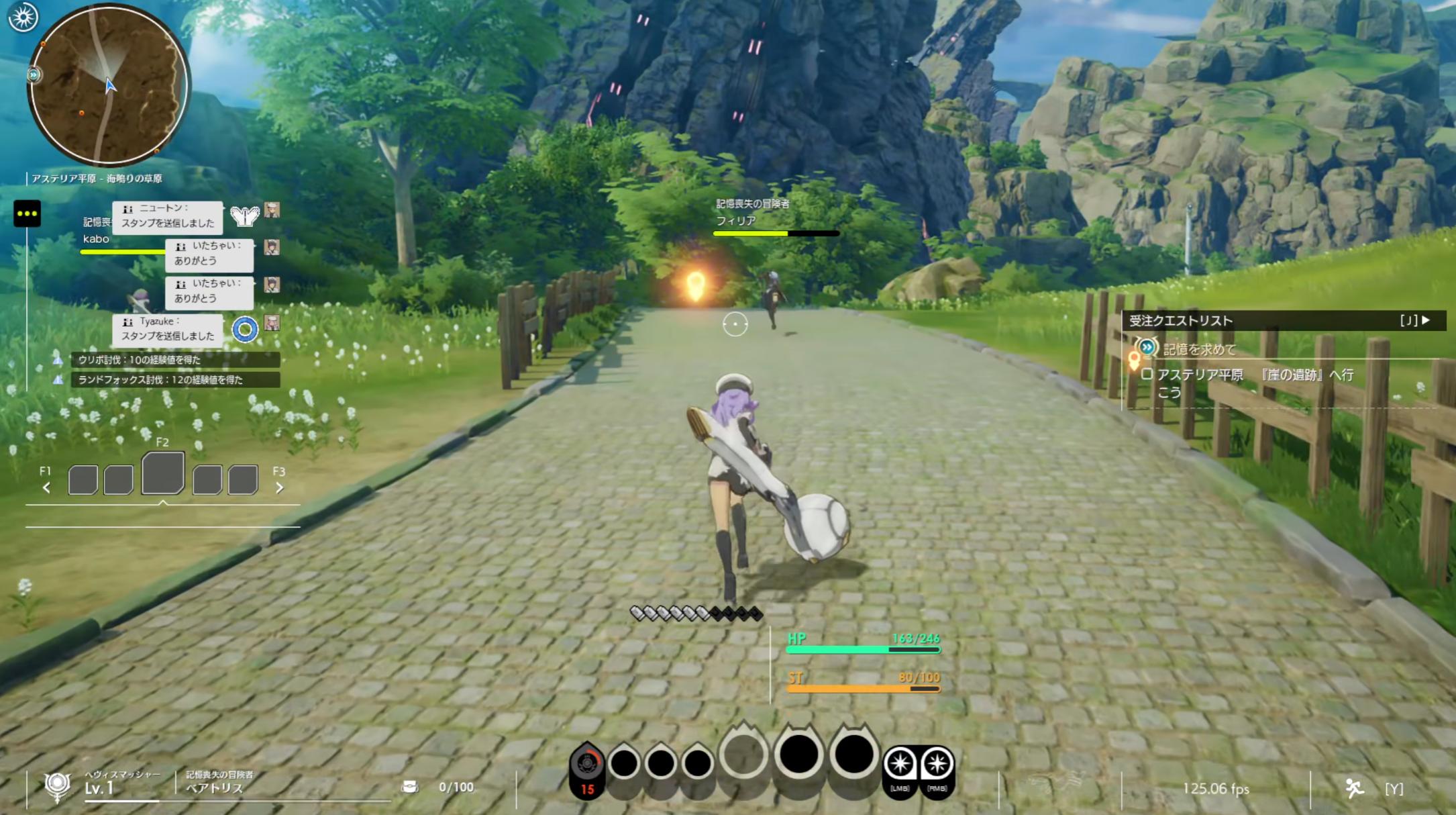Click the running figure icon
This screenshot has width=1456, height=815.
pos(1354,788)
